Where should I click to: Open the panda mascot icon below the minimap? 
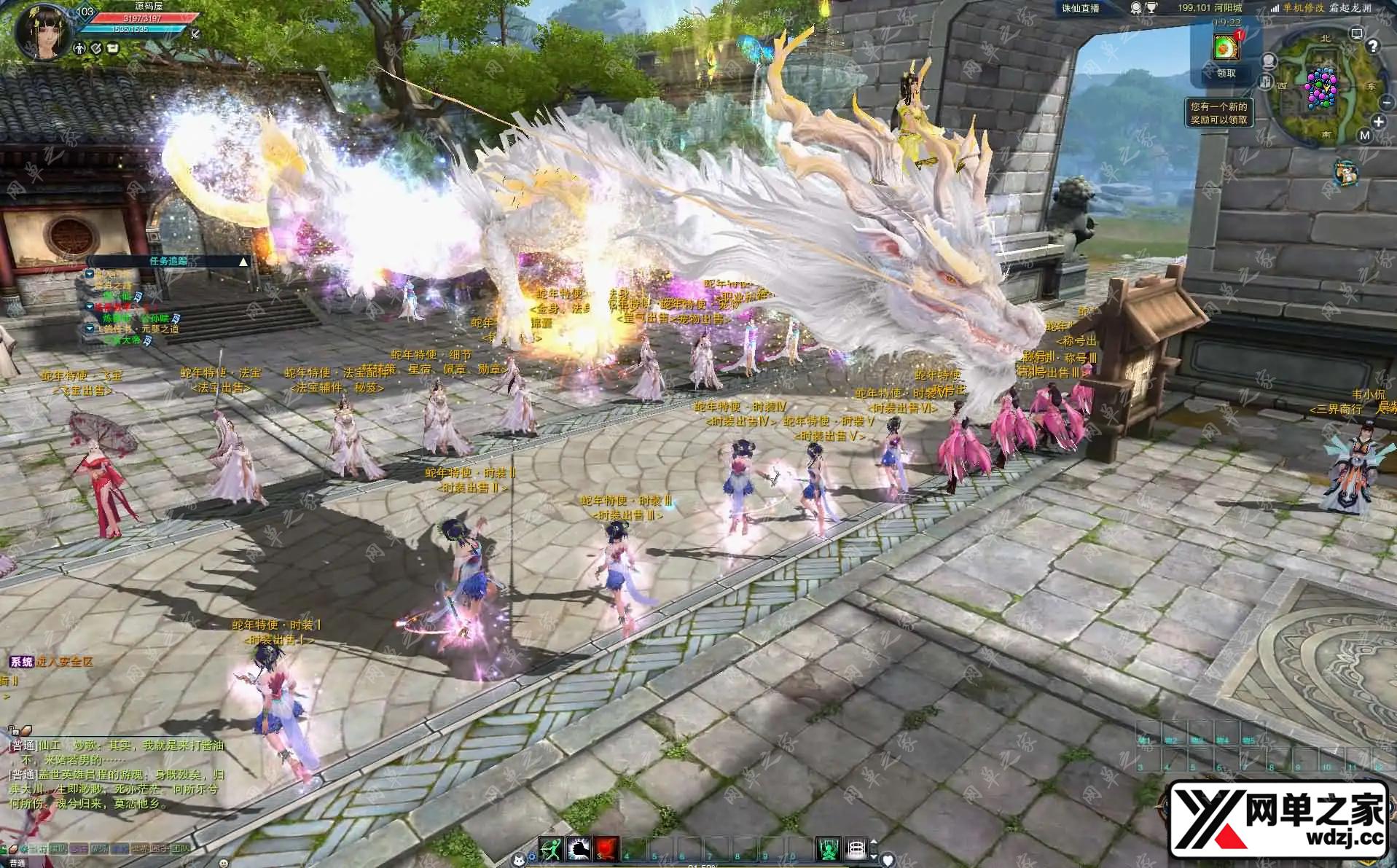(x=1345, y=173)
